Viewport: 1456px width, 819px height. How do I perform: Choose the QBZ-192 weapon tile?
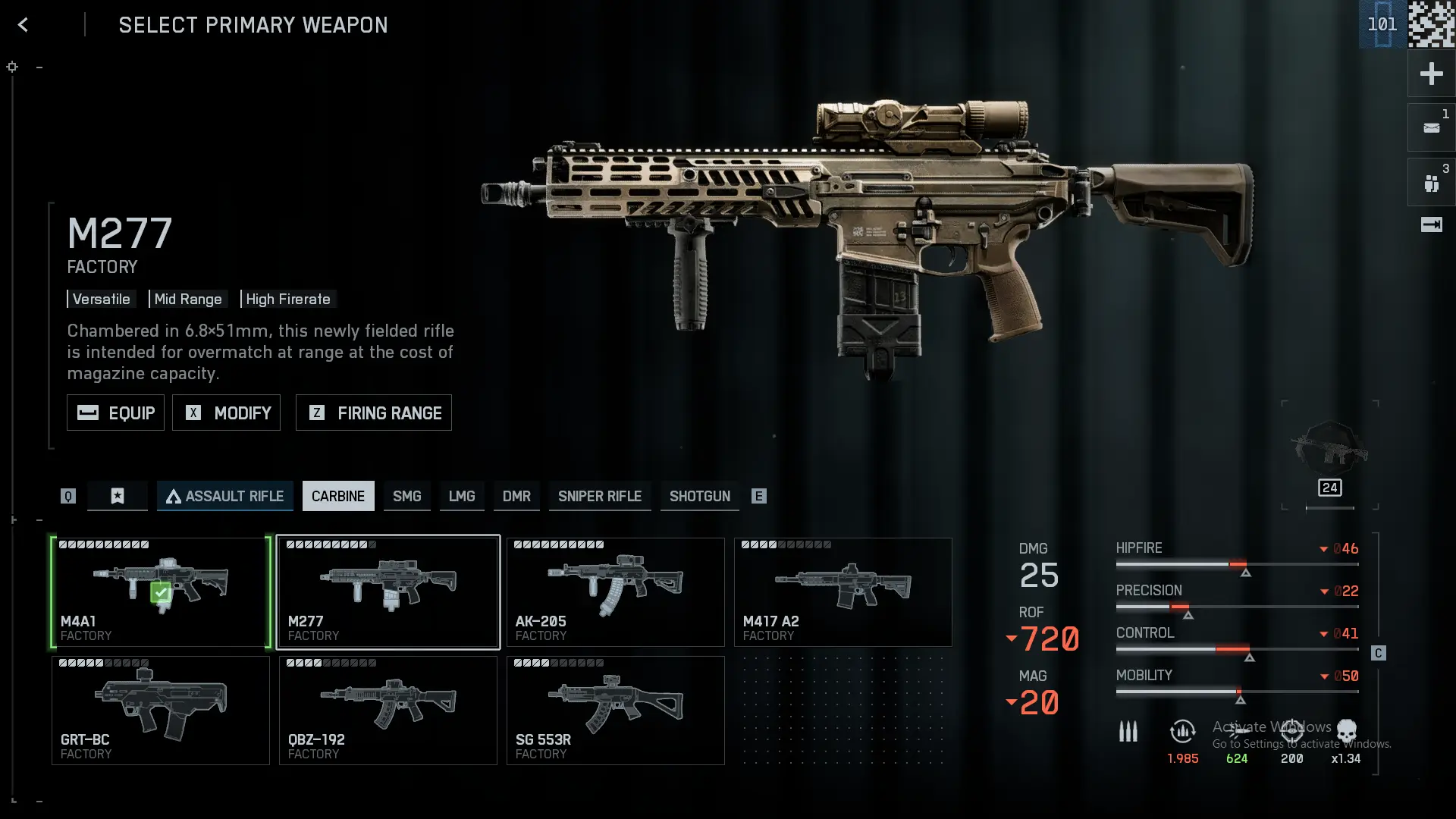388,711
